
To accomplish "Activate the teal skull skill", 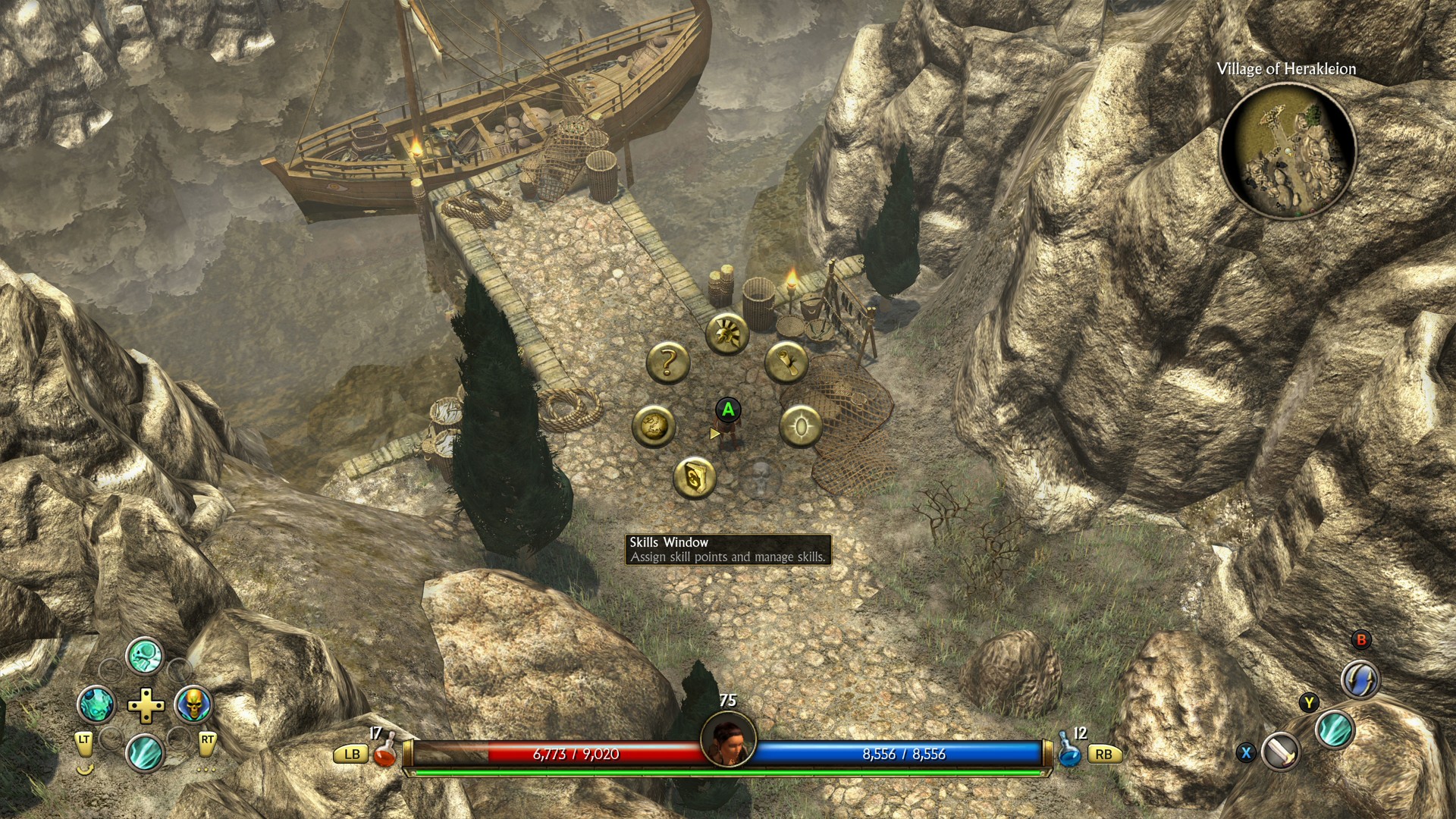I will click(144, 655).
